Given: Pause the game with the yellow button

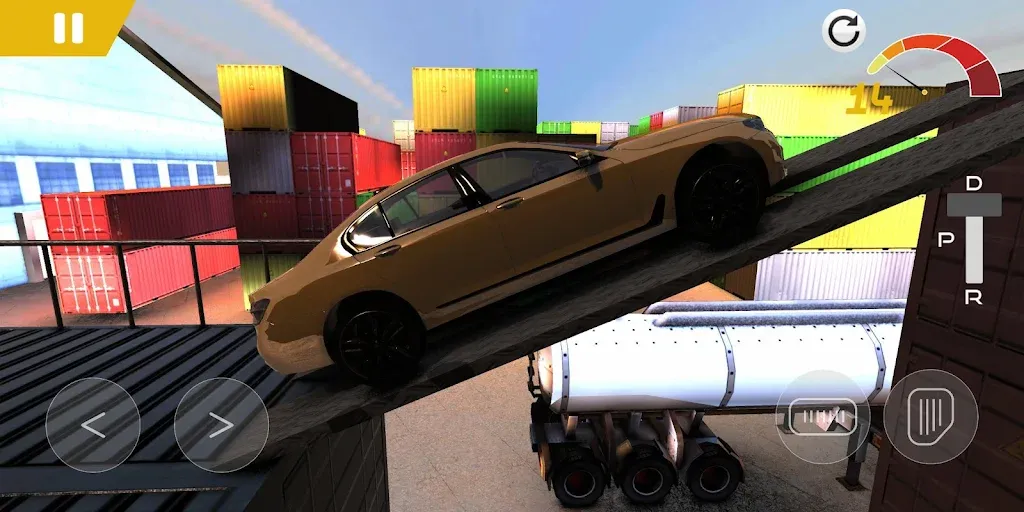Looking at the screenshot, I should point(67,26).
